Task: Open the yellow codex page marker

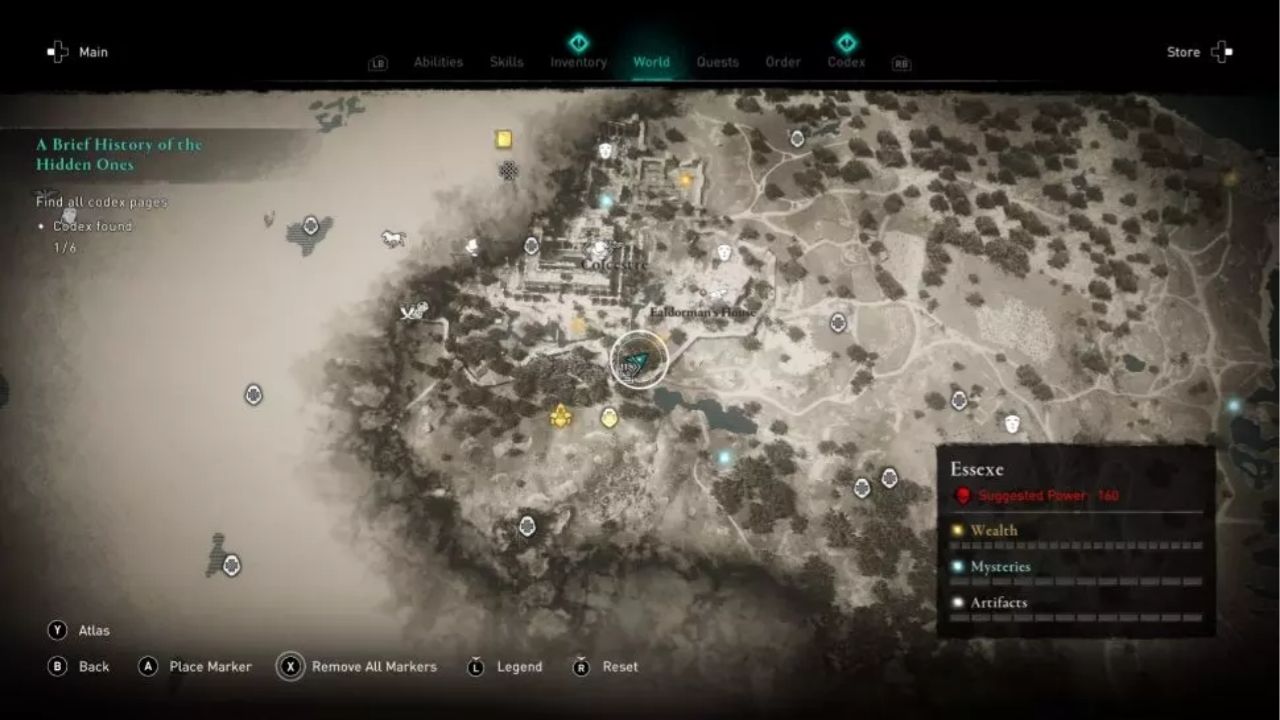Action: pos(503,139)
